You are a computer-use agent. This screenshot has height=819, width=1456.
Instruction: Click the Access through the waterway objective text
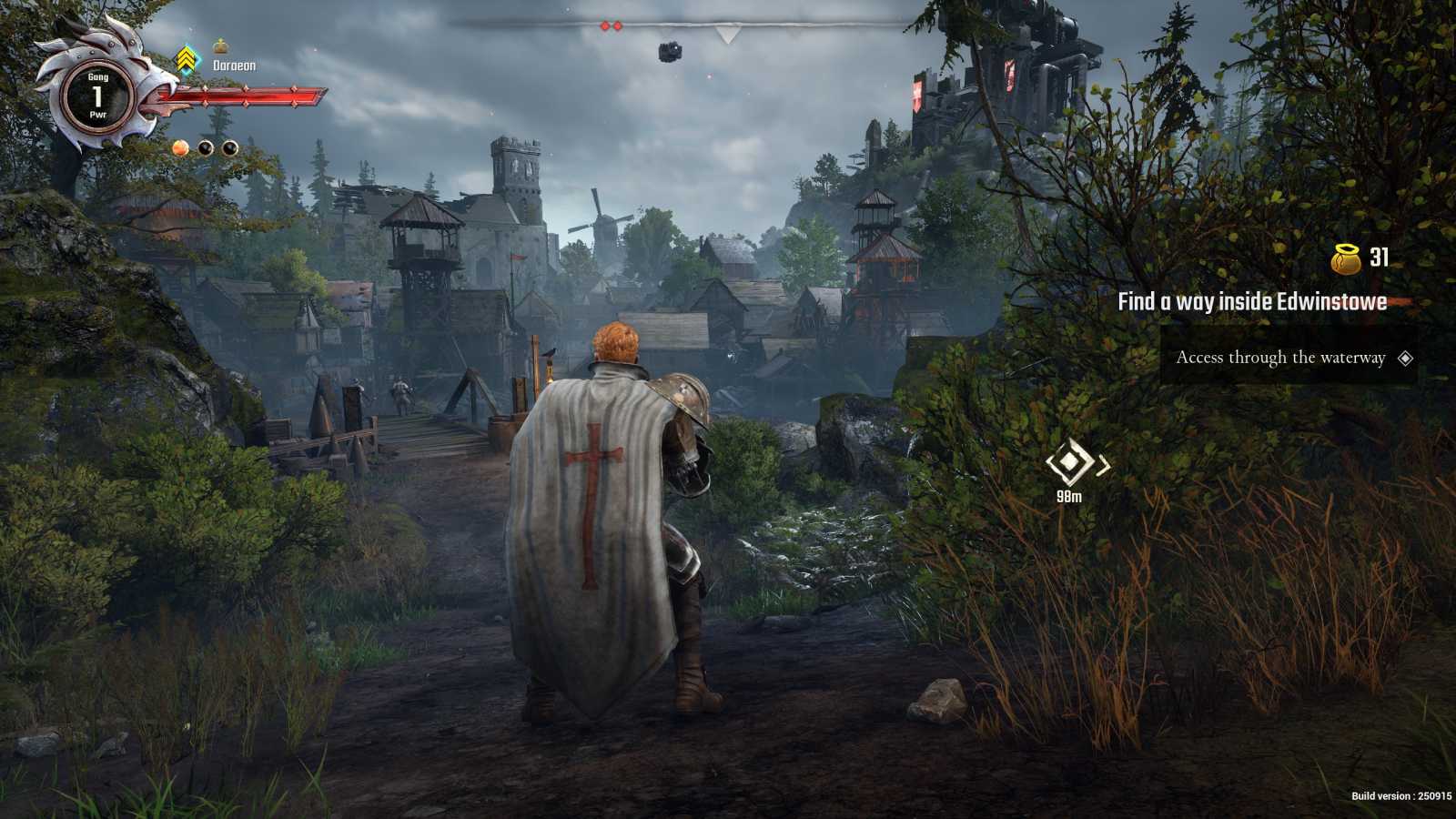tap(1279, 359)
